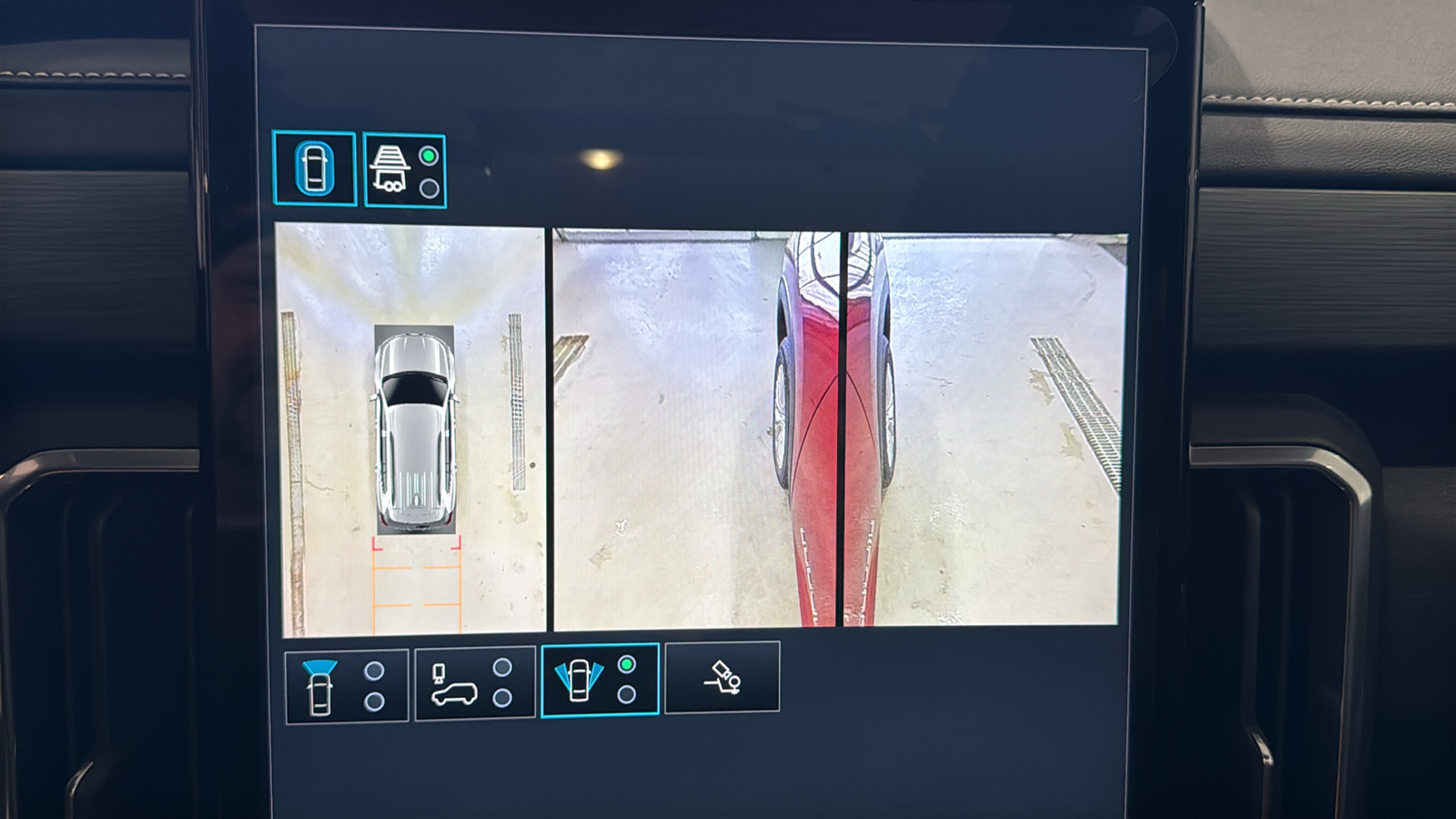Choose the front camera view button

point(347,686)
